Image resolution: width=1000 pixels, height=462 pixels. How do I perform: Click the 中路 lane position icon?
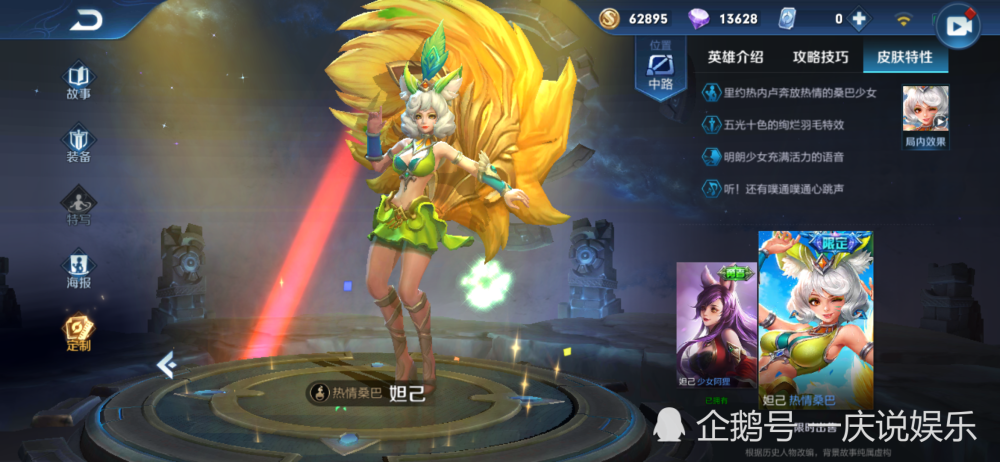click(x=660, y=68)
